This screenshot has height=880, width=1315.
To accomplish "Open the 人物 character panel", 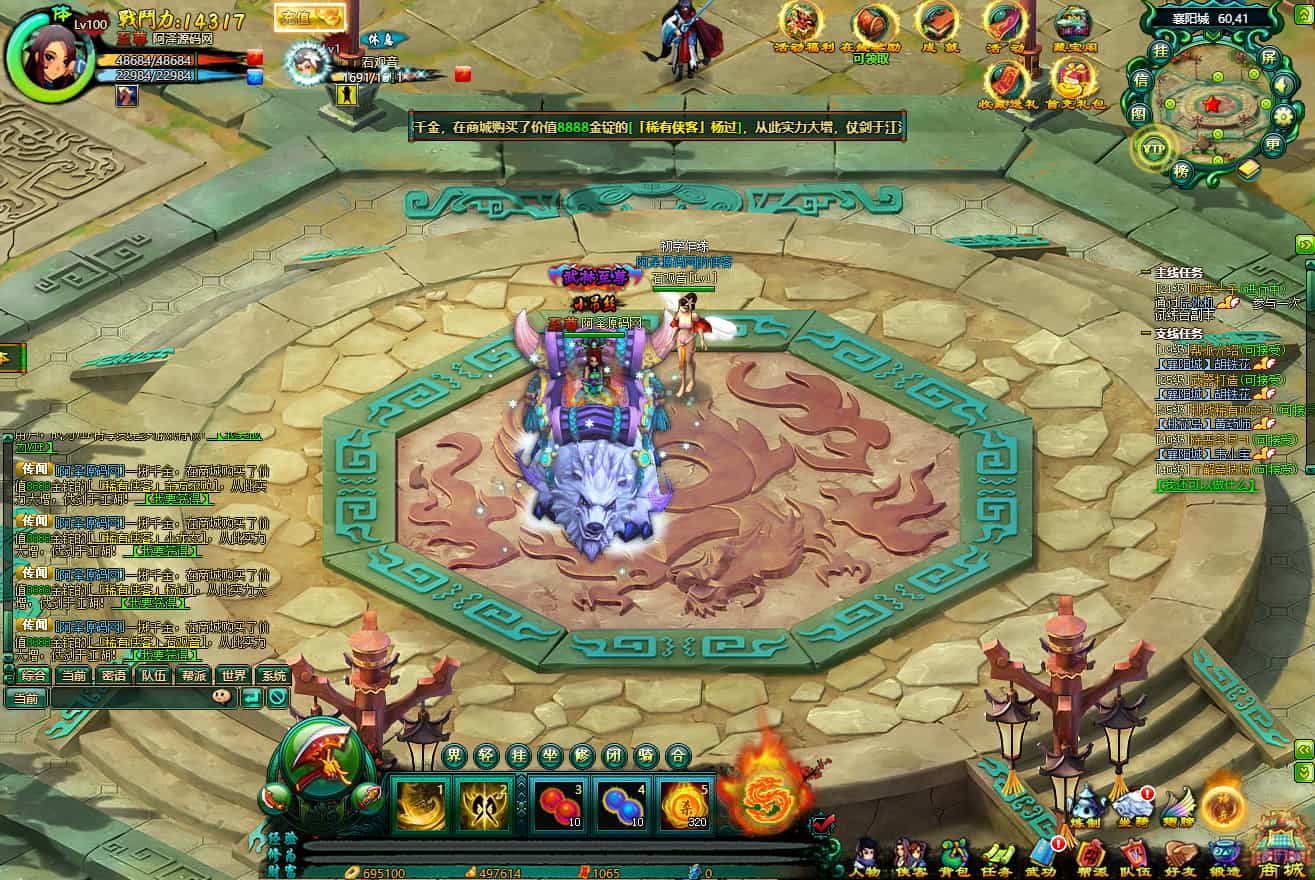I will (867, 857).
